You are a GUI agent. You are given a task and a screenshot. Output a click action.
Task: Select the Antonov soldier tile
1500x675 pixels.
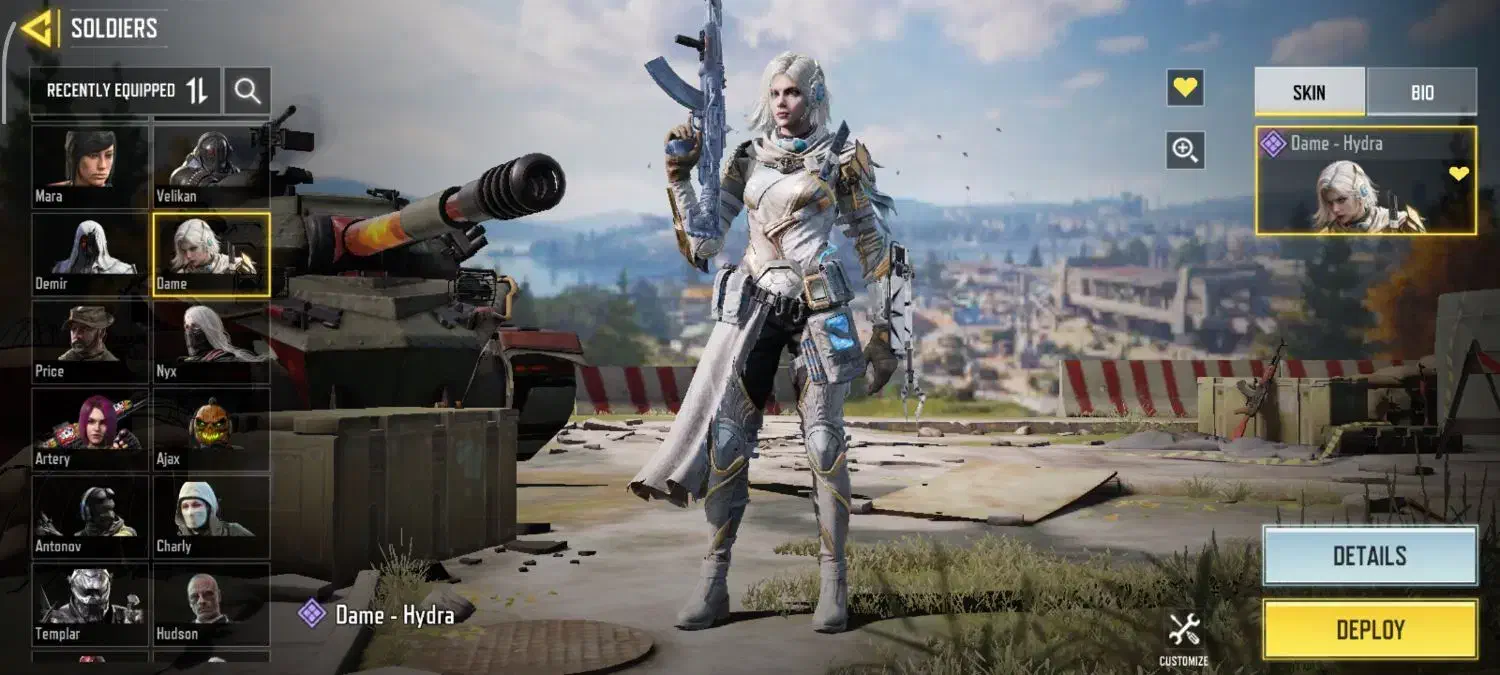pyautogui.click(x=90, y=517)
